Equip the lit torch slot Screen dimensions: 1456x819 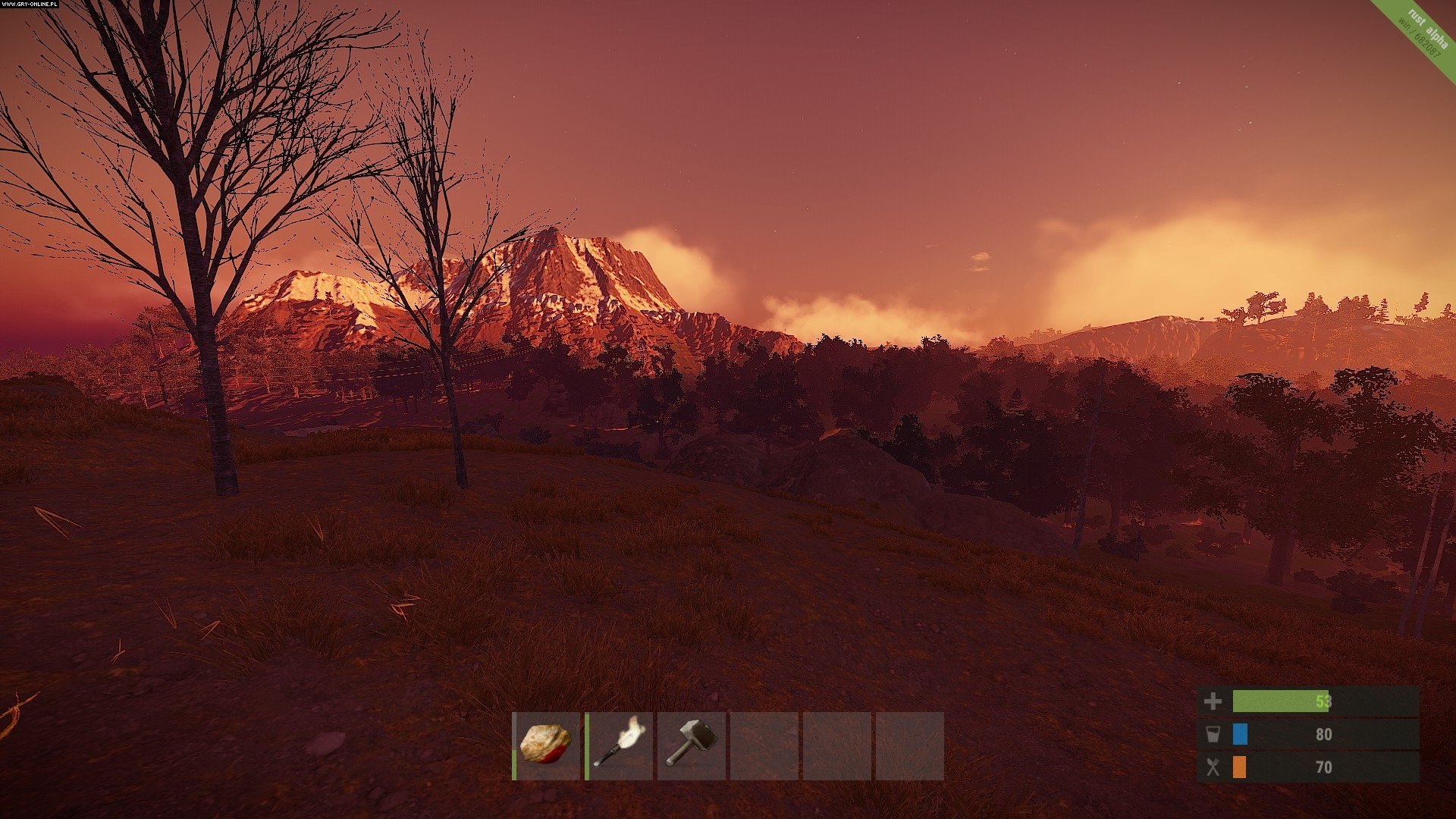(x=619, y=745)
